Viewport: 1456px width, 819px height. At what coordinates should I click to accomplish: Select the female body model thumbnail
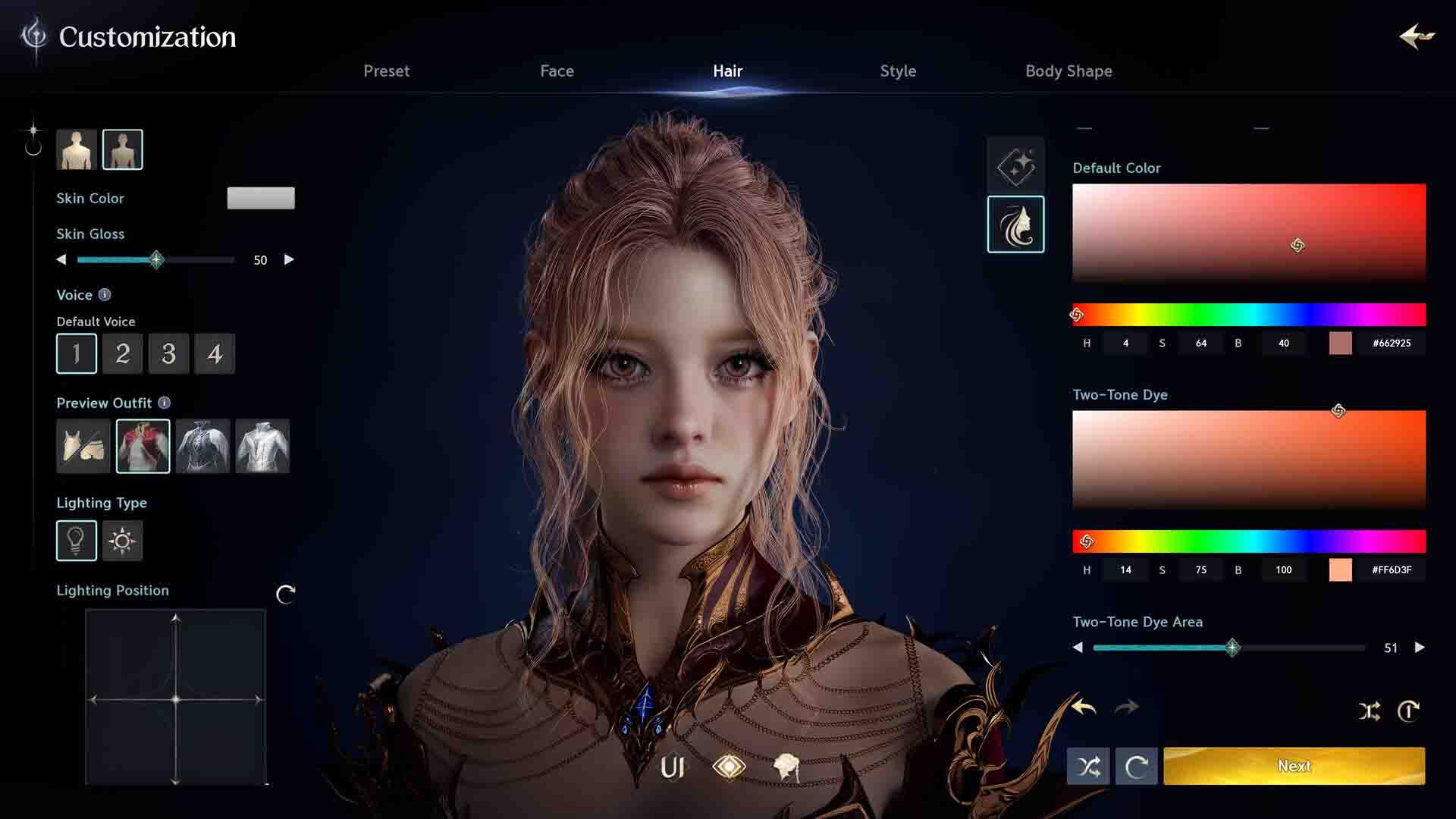122,149
